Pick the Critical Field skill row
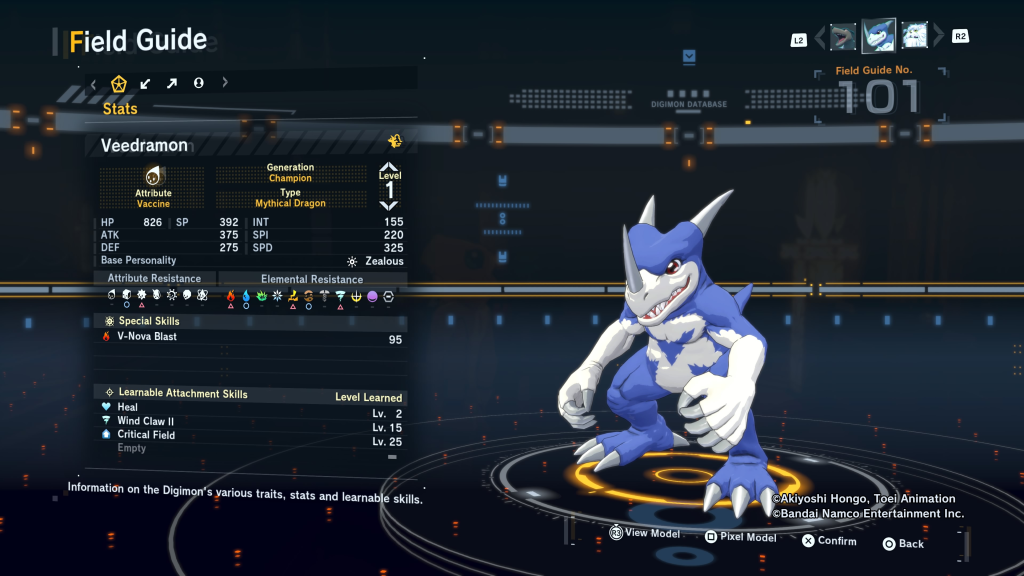 [x=250, y=435]
